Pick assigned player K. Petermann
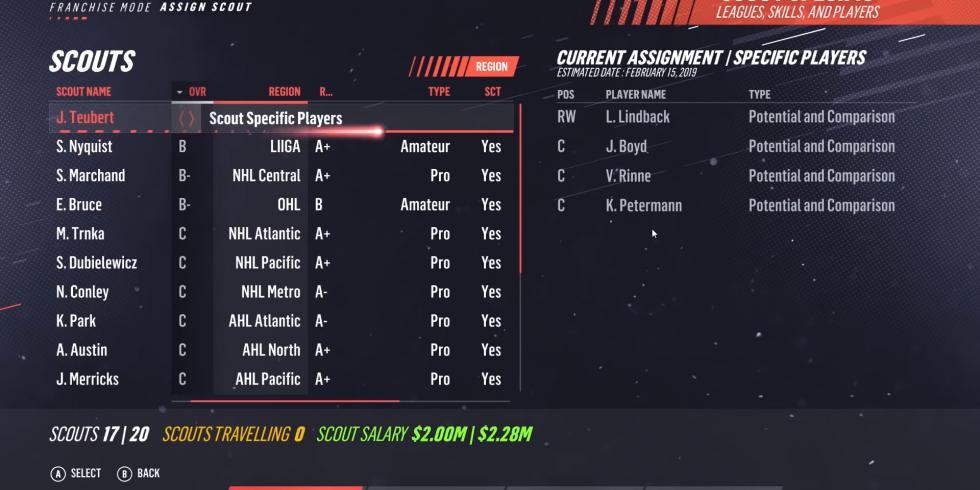The image size is (980, 490). click(644, 205)
